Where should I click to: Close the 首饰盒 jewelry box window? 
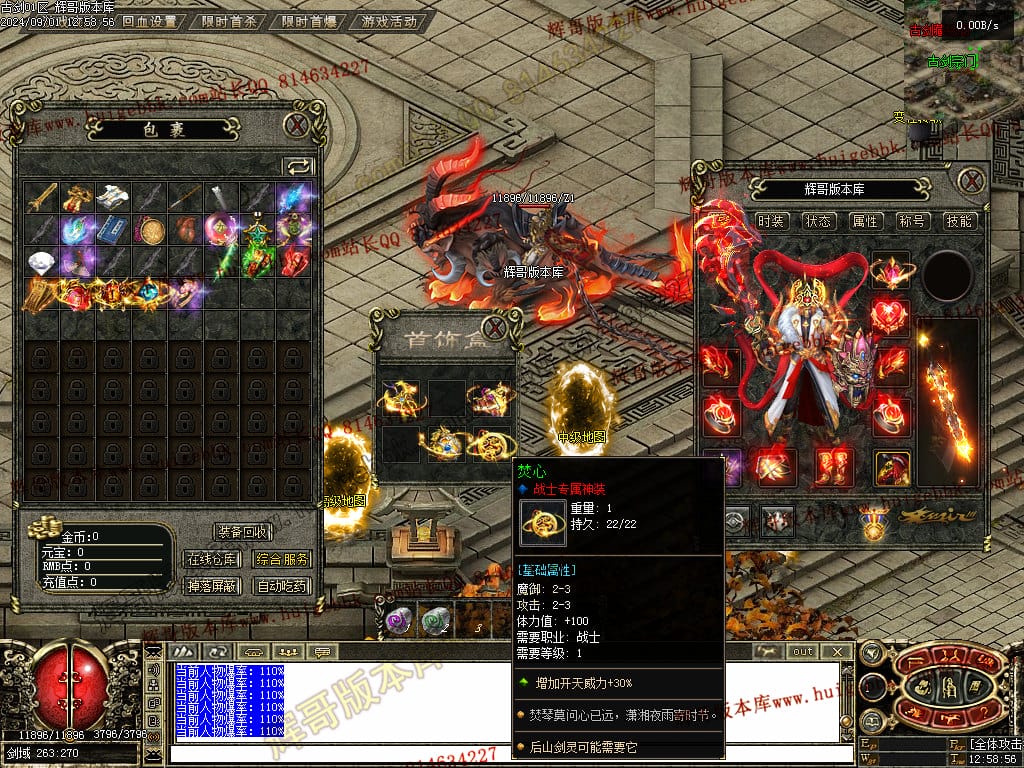tap(494, 328)
